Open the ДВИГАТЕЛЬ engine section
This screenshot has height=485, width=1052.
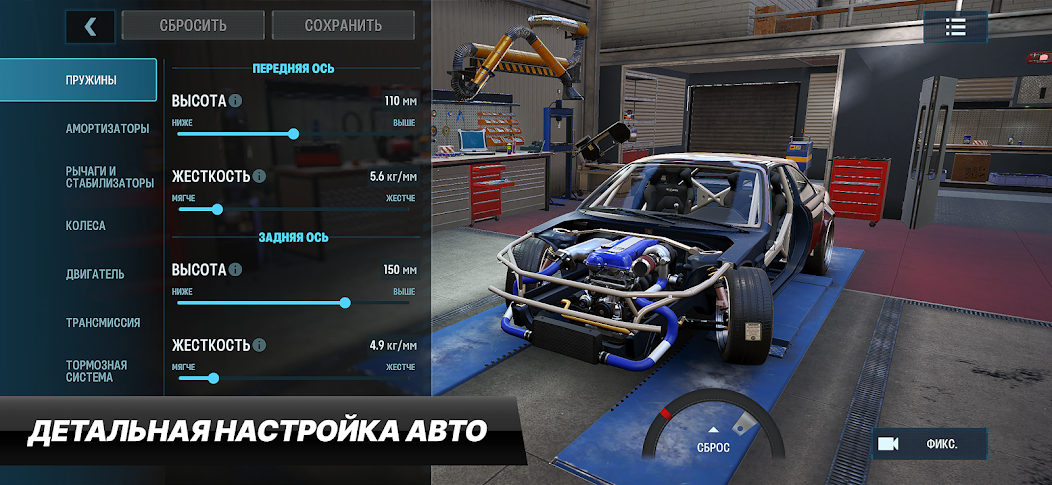pos(95,274)
